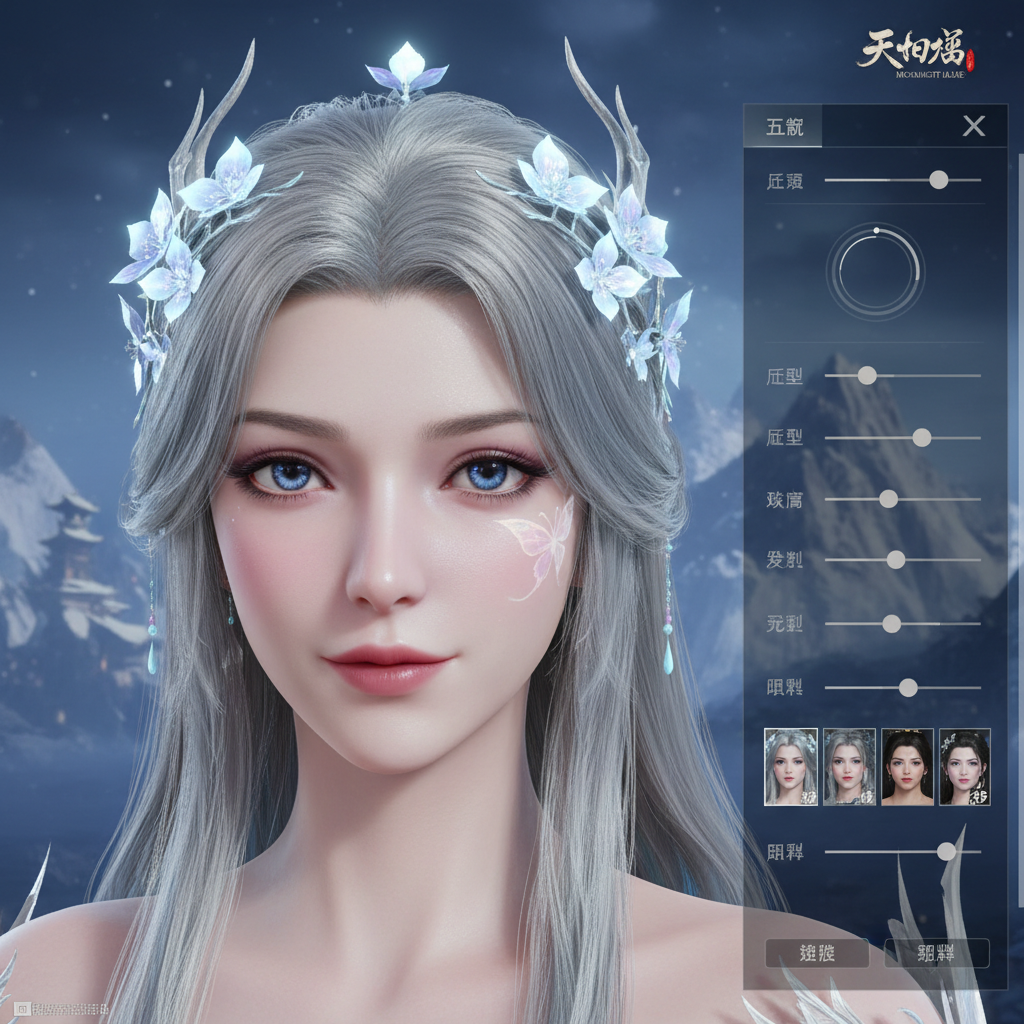Choose the highlighted silver-haired face preset with flowers
The height and width of the screenshot is (1024, 1024).
pos(791,767)
